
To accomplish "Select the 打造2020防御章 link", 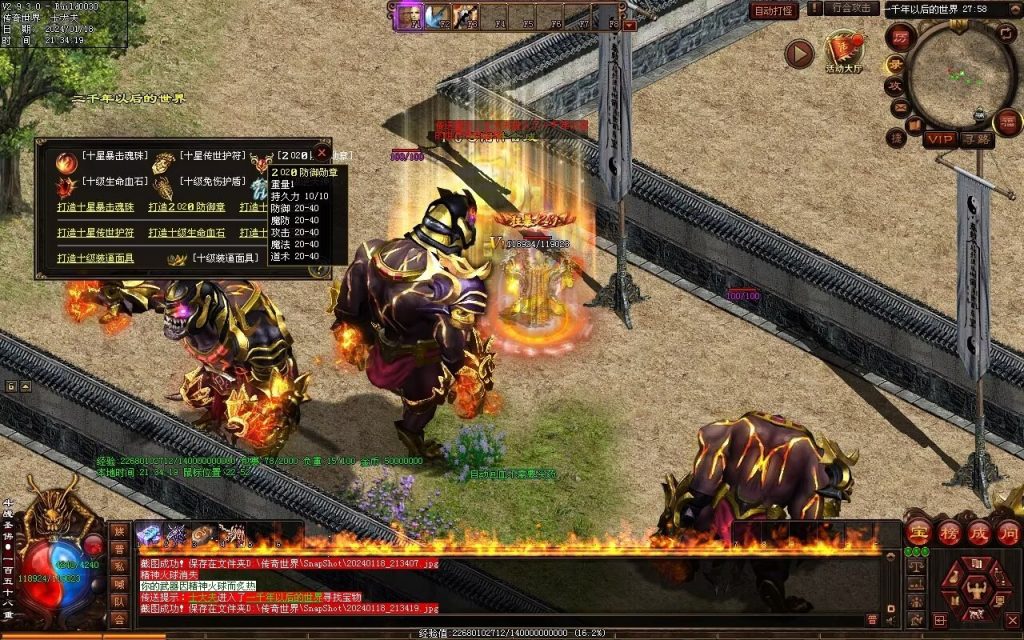I will click(187, 207).
